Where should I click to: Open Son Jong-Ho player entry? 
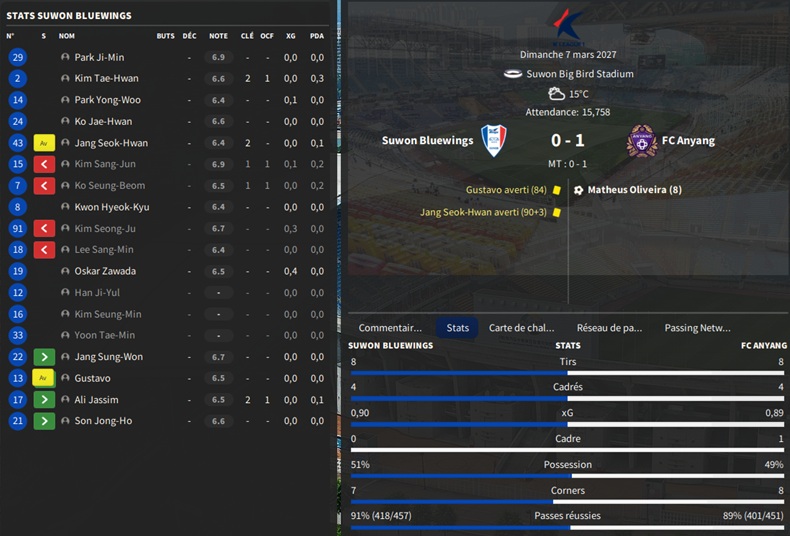[102, 421]
